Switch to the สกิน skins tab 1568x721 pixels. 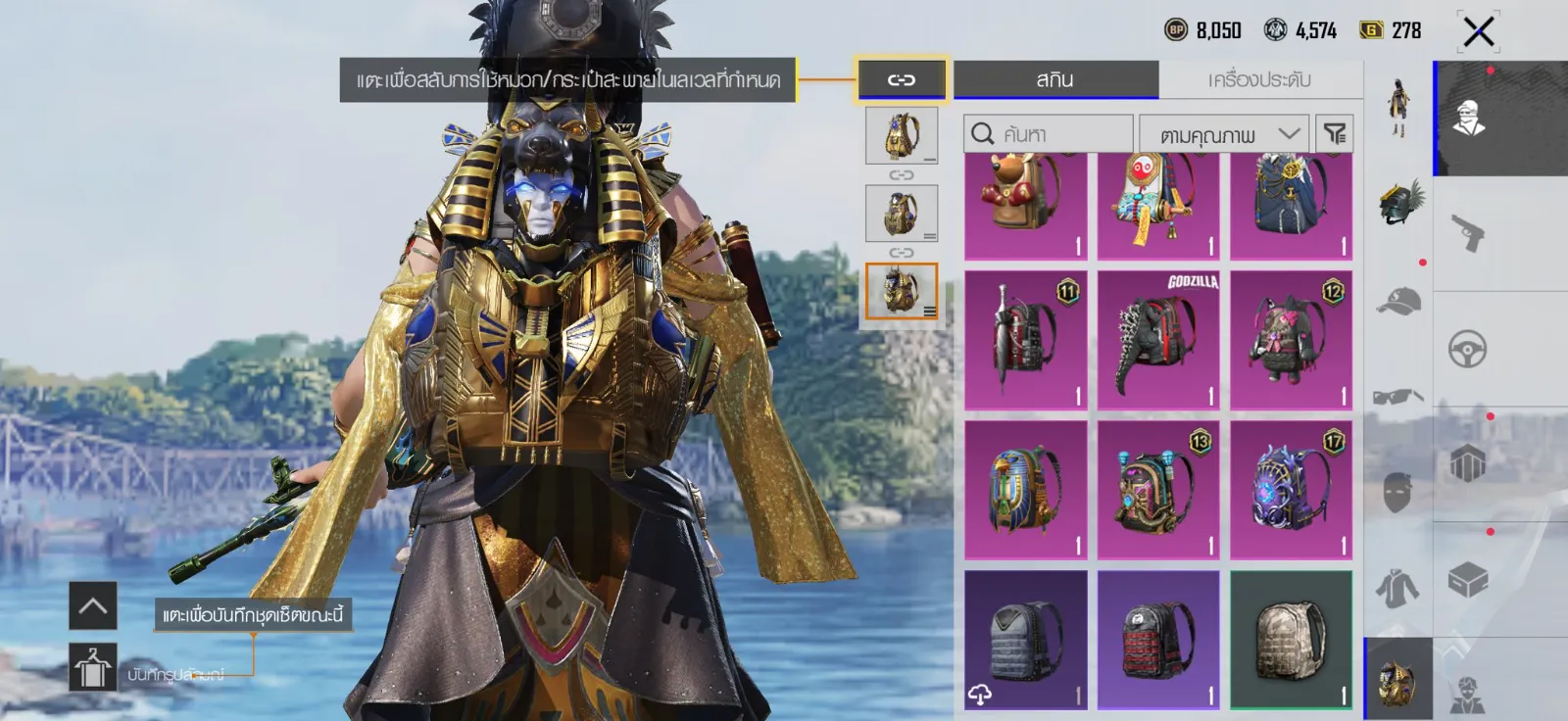click(1055, 79)
